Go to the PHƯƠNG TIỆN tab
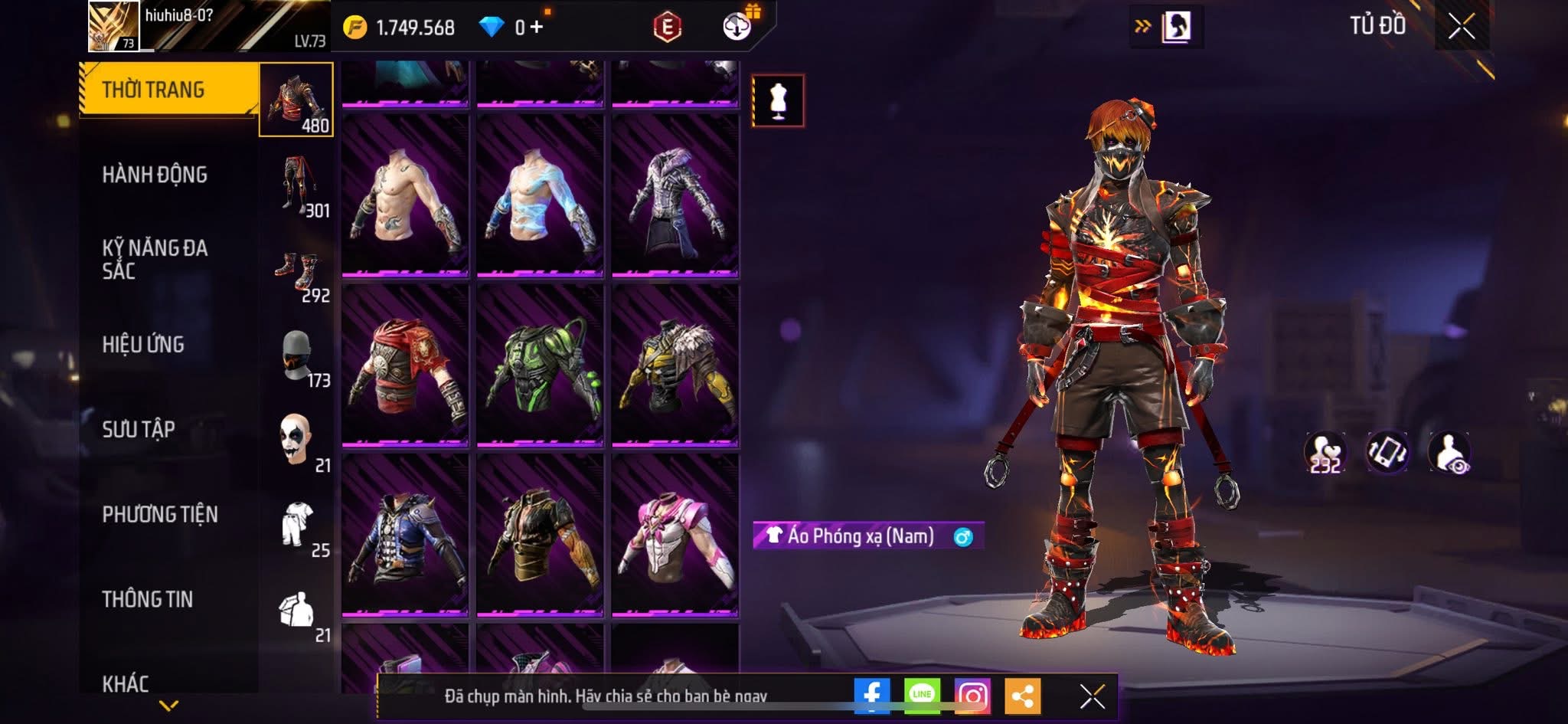This screenshot has height=724, width=1568. coord(160,514)
